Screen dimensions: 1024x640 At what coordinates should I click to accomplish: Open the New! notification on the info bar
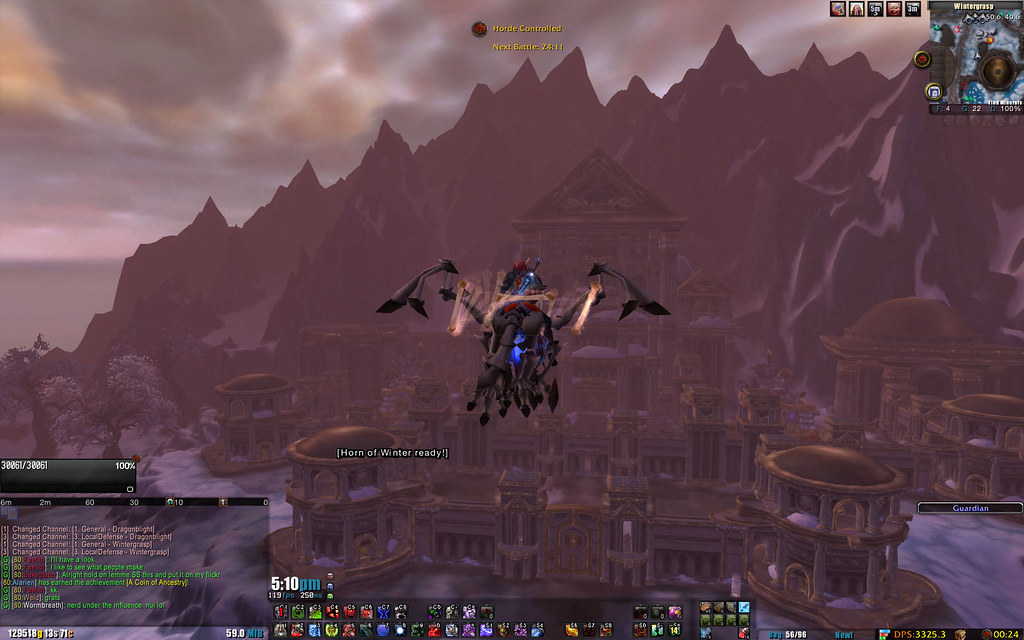844,634
